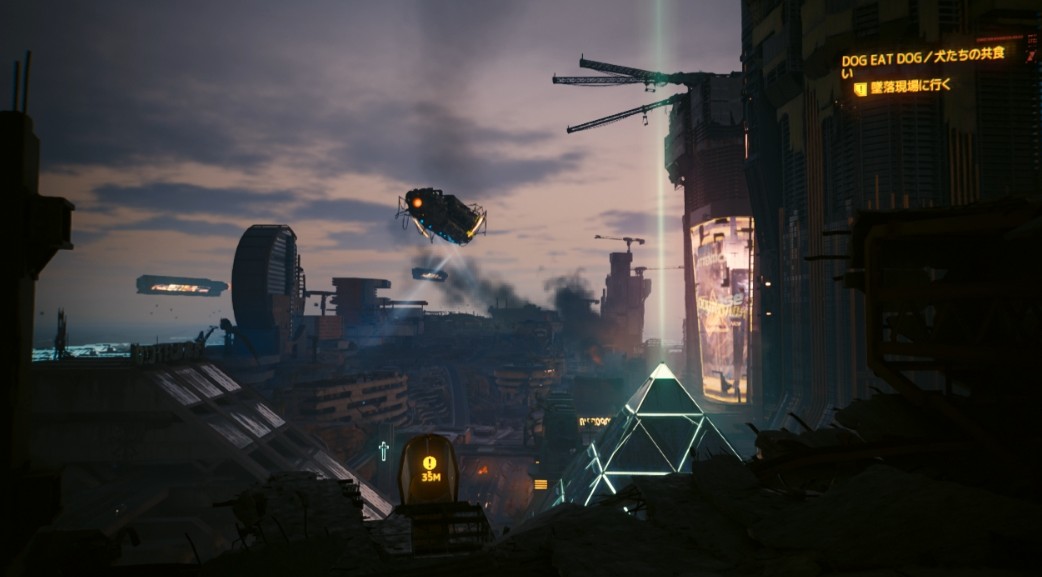Select the DOG EAT DOG quest tracker title
The width and height of the screenshot is (1042, 577).
[x=923, y=57]
